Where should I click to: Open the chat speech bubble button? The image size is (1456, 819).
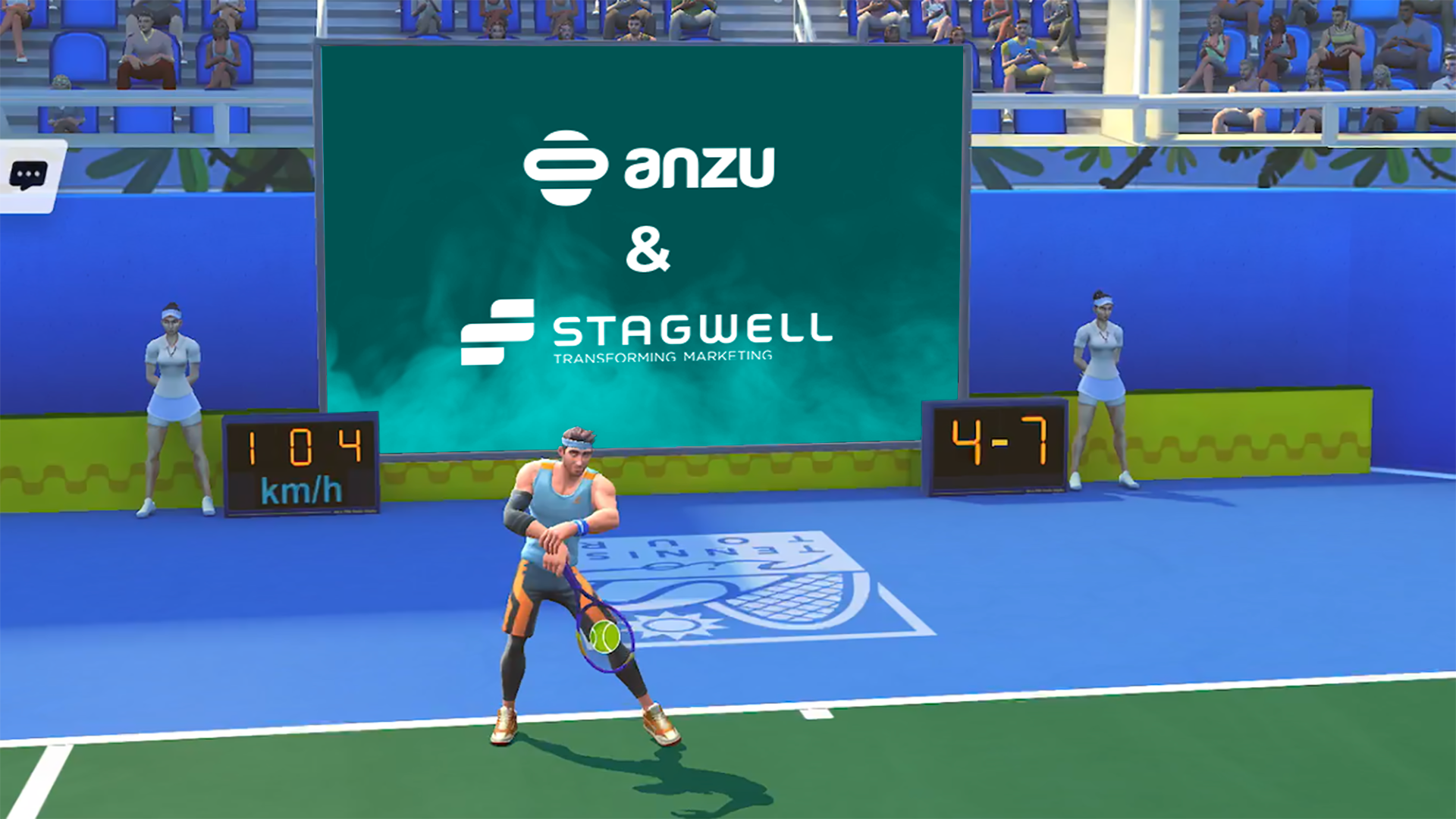pos(28,176)
